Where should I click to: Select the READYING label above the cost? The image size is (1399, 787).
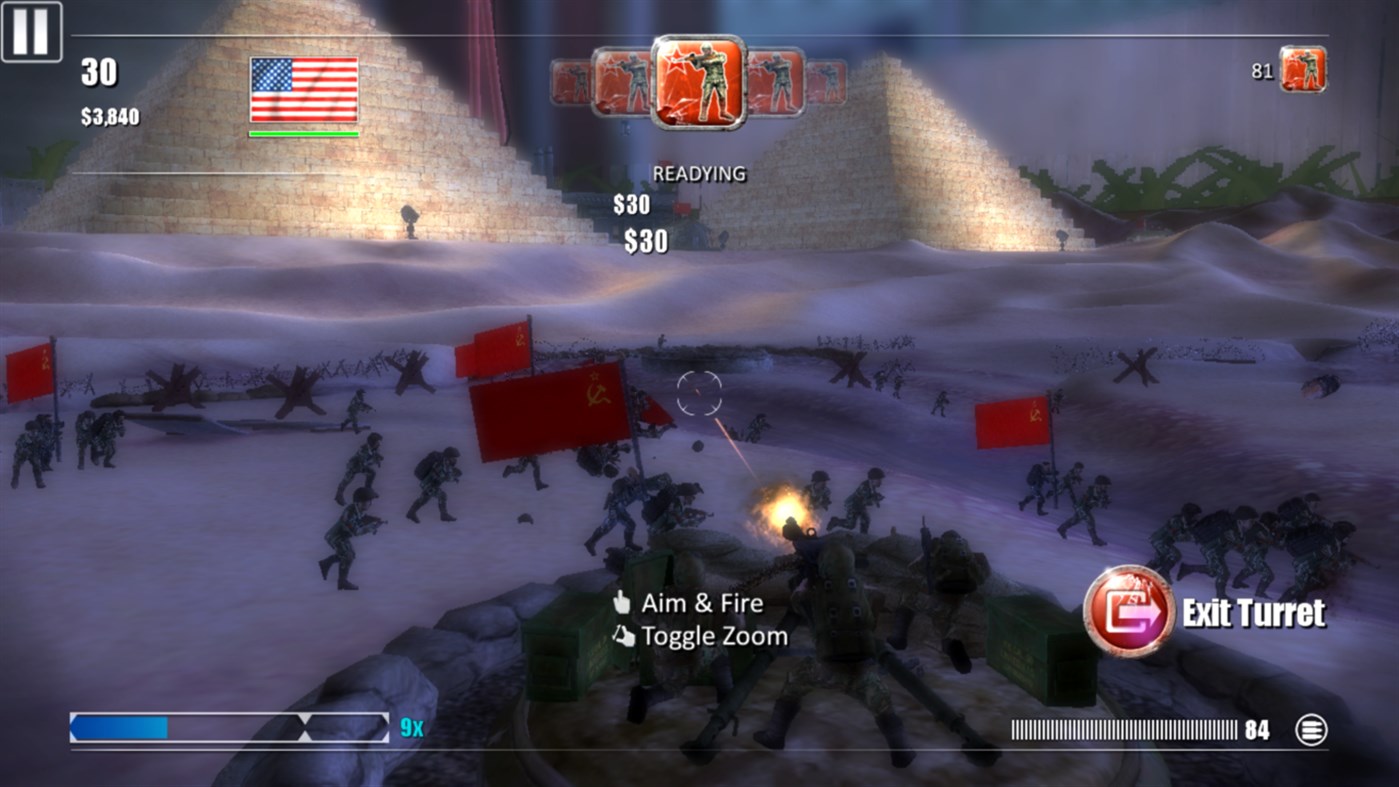(700, 172)
